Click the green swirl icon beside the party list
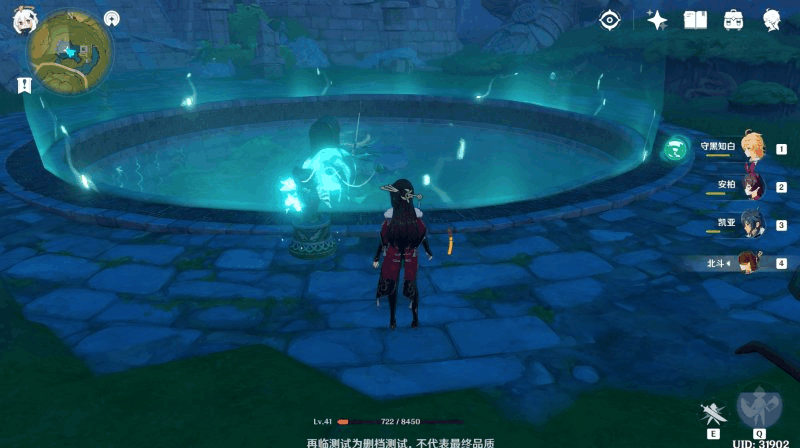800x448 pixels. pyautogui.click(x=677, y=149)
